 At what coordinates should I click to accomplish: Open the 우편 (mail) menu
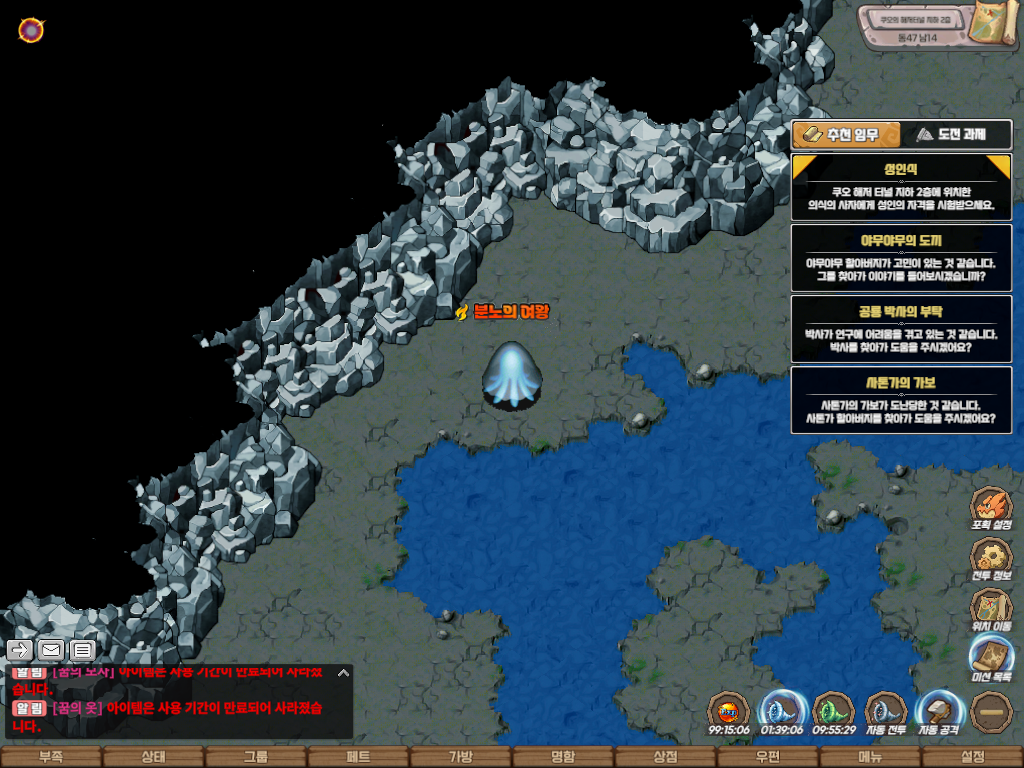pyautogui.click(x=767, y=757)
